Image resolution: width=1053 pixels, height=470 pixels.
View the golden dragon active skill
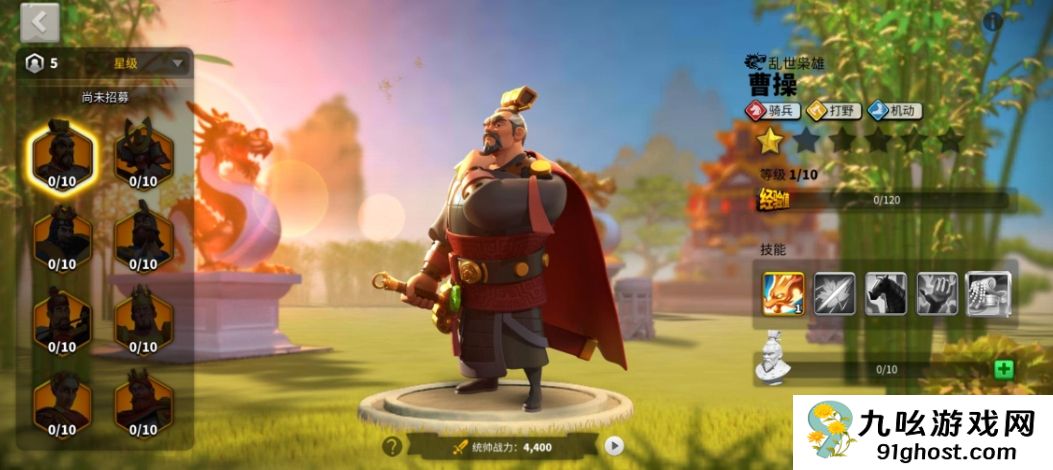tap(784, 294)
